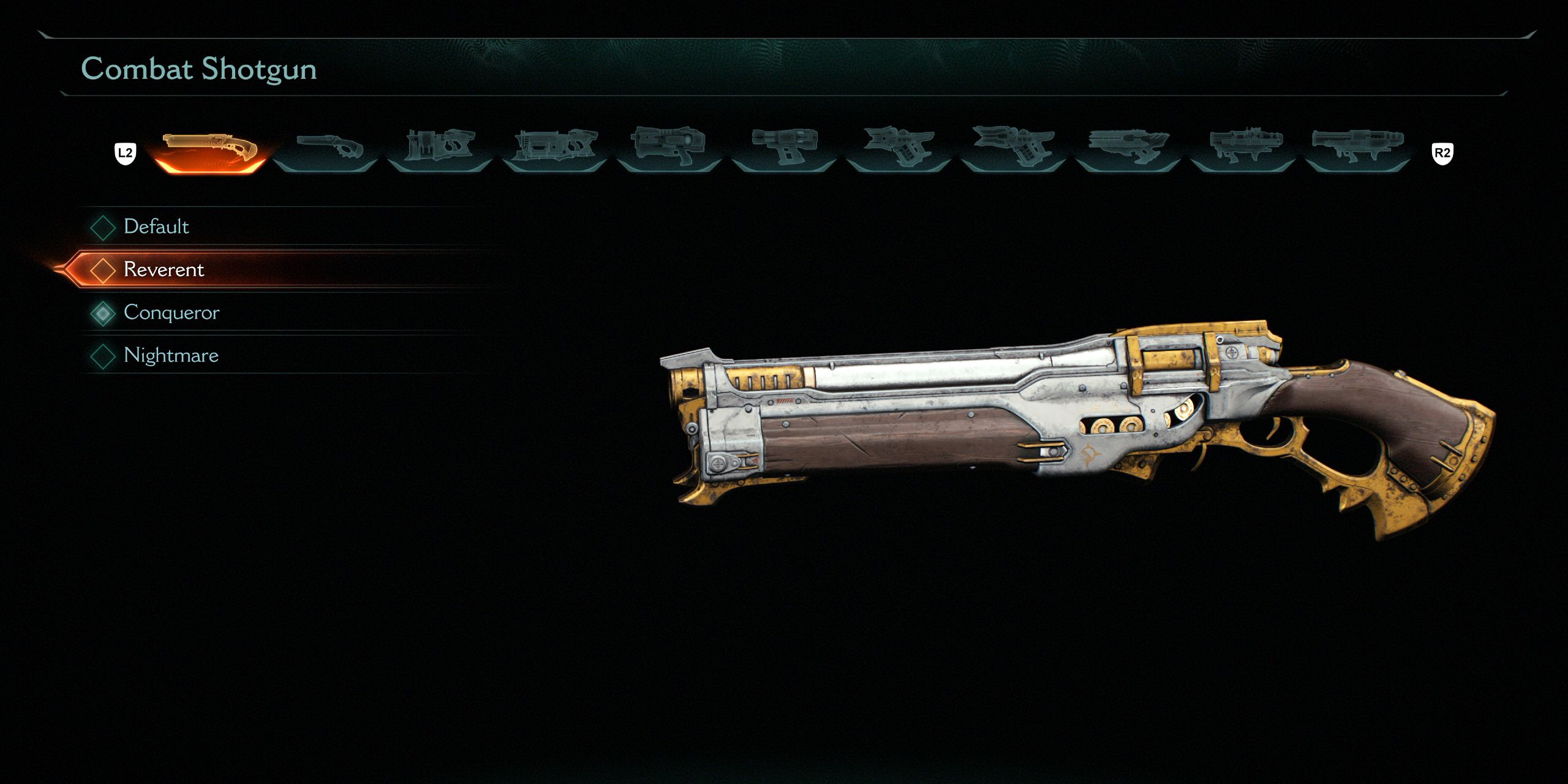
Task: Click the Combat Shotgun title heading
Action: 199,69
